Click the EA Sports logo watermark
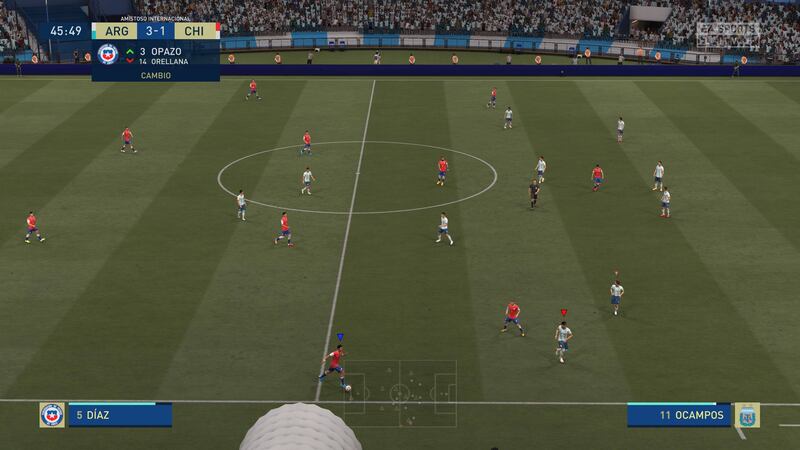 tap(727, 31)
